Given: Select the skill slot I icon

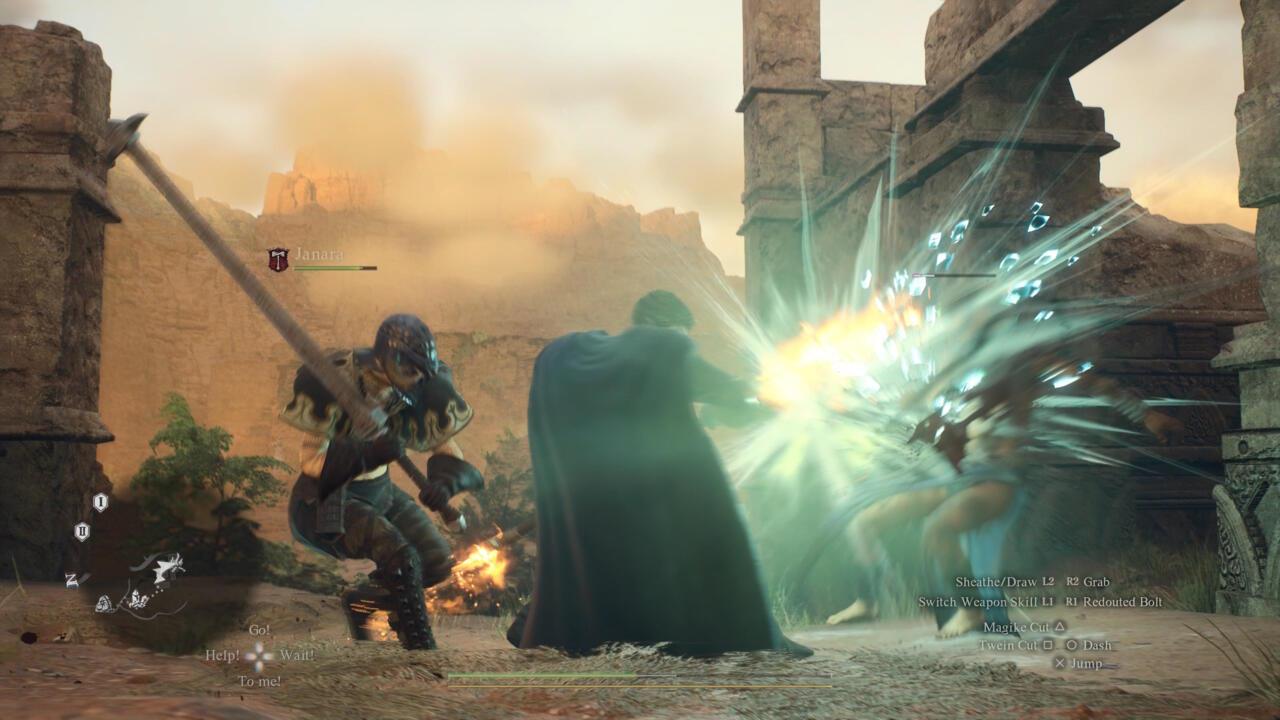Looking at the screenshot, I should [x=100, y=502].
